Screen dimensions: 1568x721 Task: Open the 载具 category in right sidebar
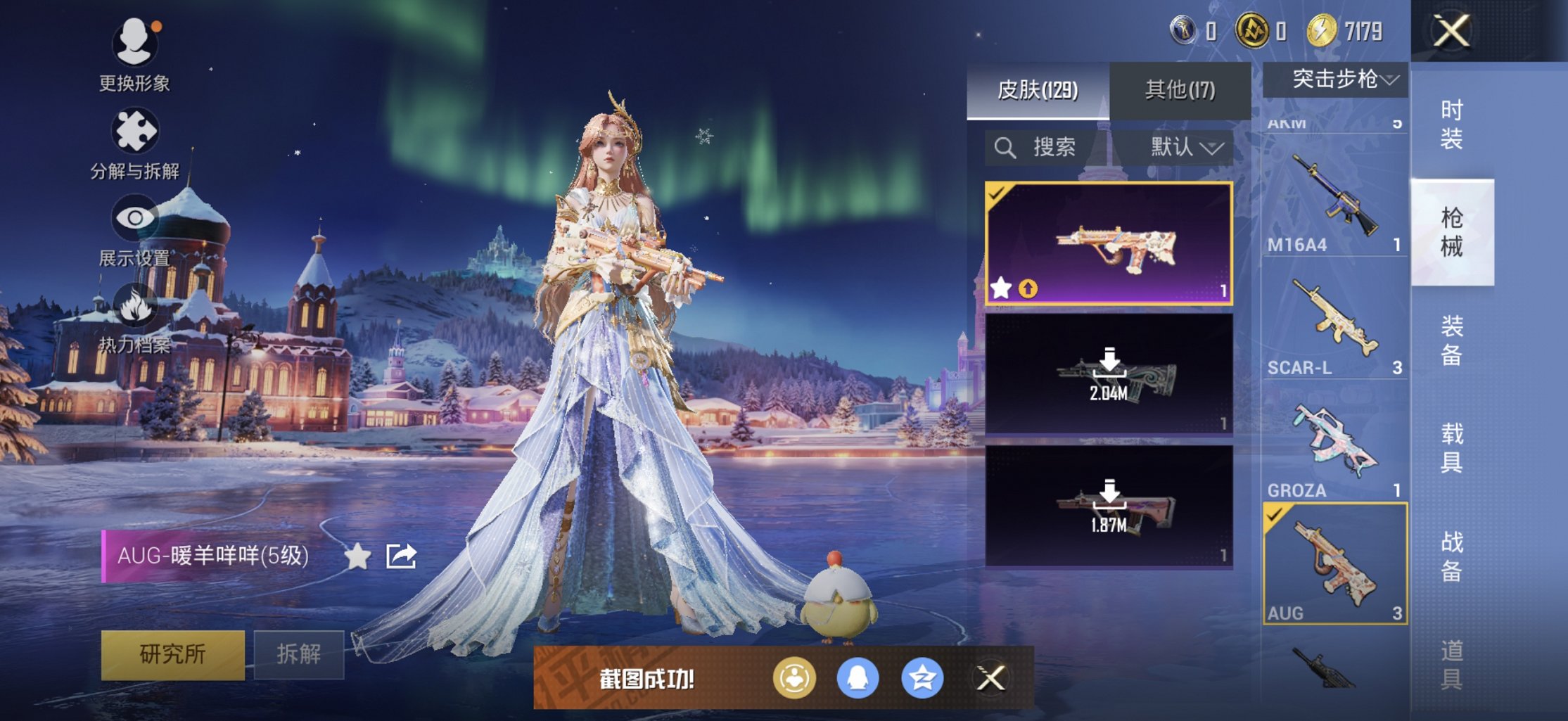[1451, 447]
